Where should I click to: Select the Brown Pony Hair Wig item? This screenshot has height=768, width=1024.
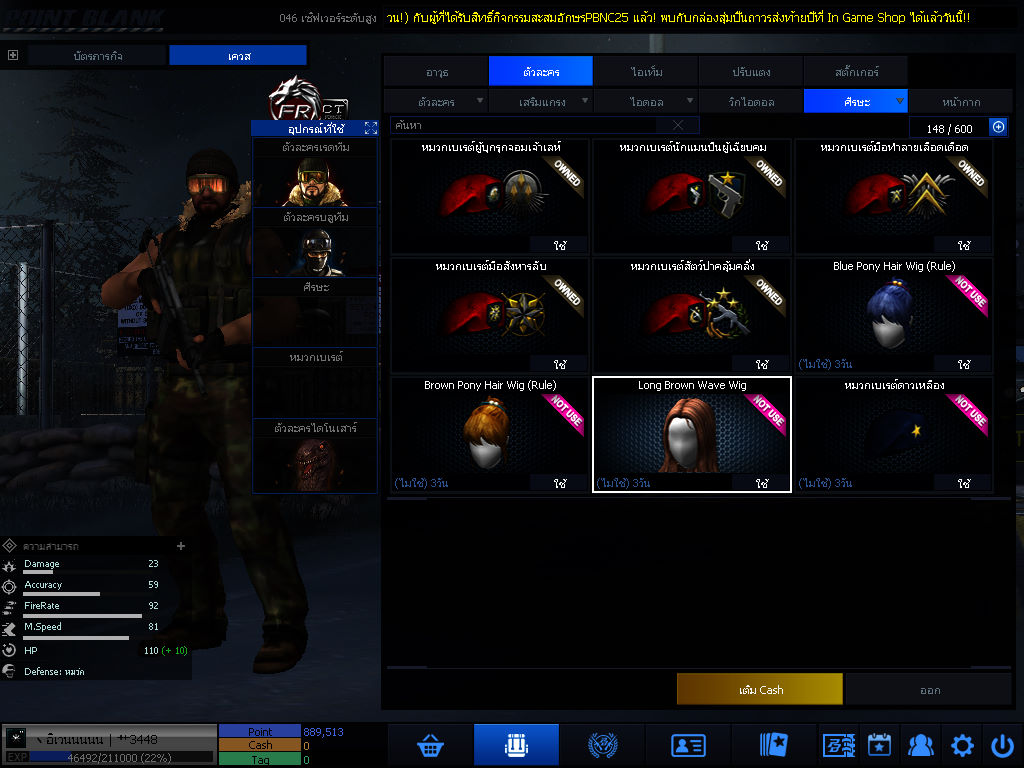pyautogui.click(x=489, y=434)
